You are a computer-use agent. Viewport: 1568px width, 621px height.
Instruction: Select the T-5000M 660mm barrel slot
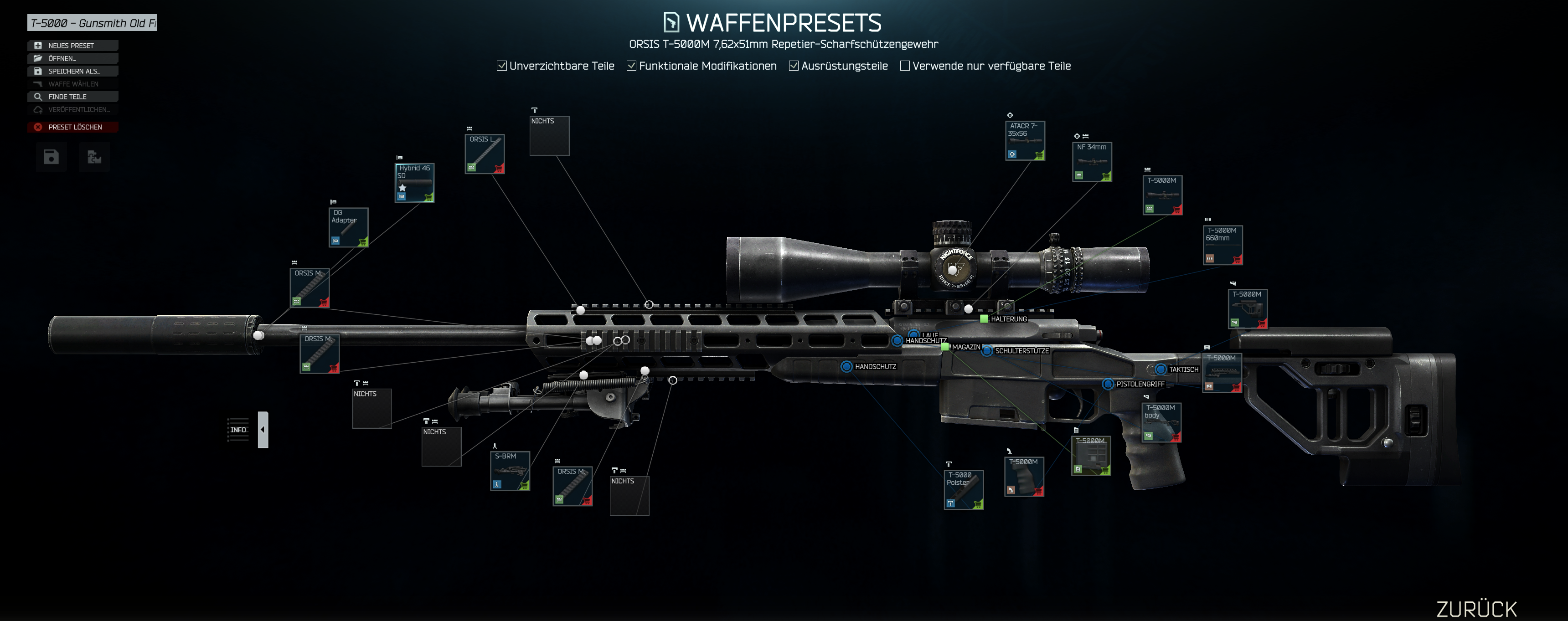click(1222, 245)
